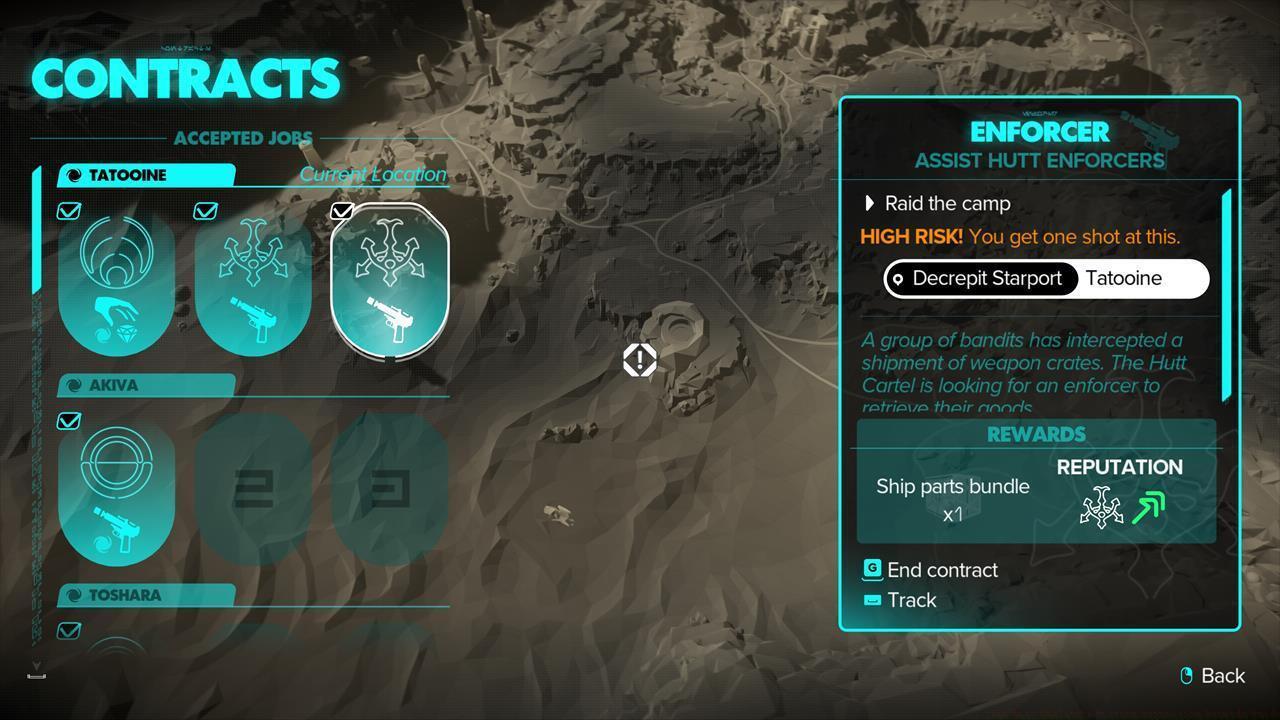Image resolution: width=1280 pixels, height=720 pixels.
Task: Click Track to track the Enforcer job
Action: (x=911, y=600)
